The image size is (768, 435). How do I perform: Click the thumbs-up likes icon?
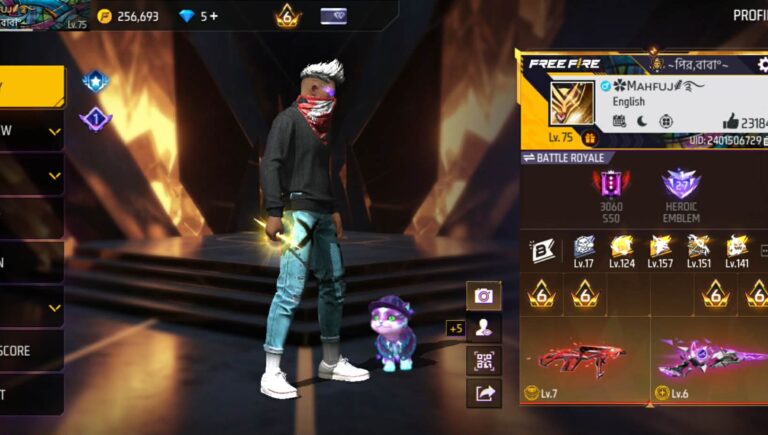click(727, 121)
